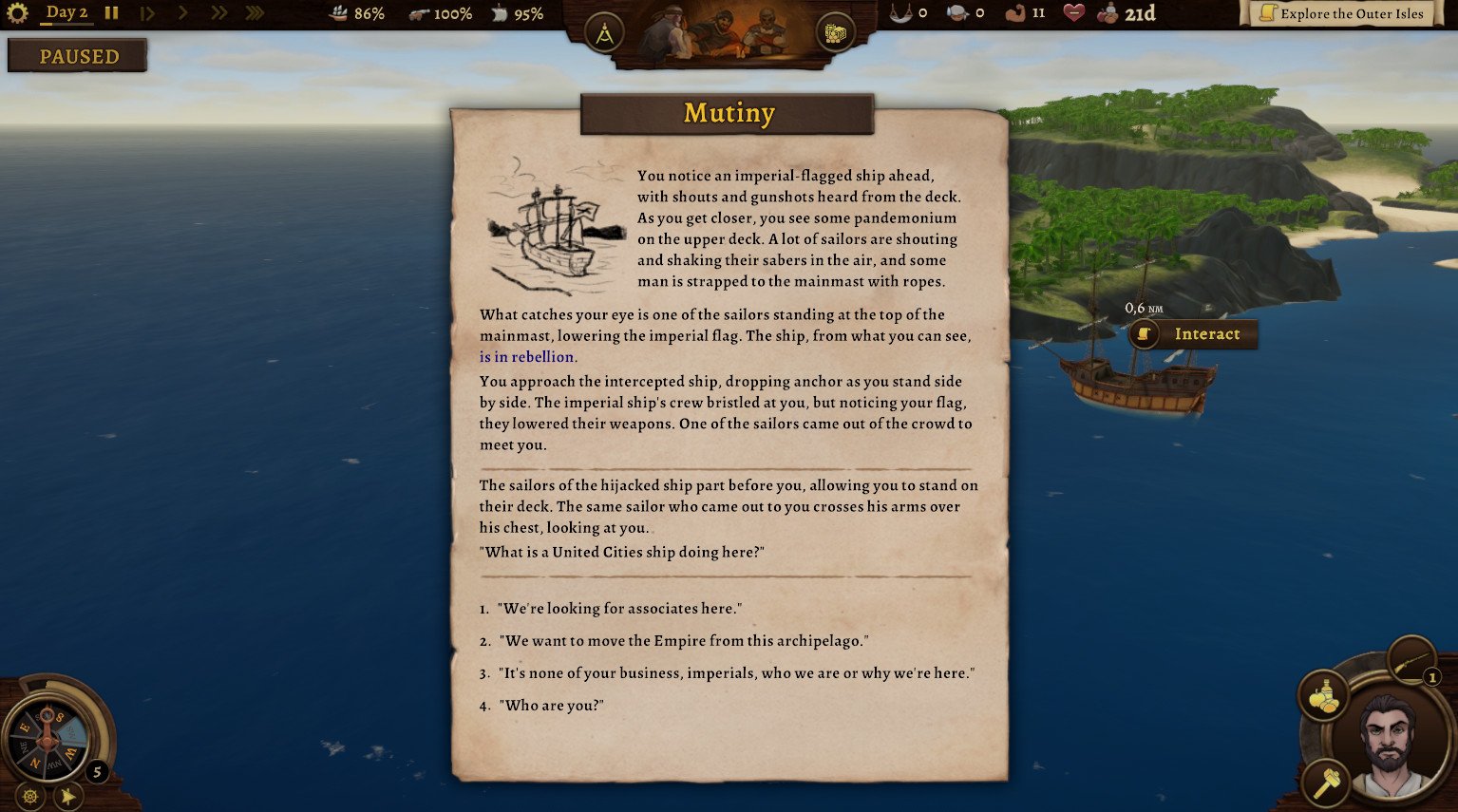Click the crew tavern portrait panel
The height and width of the screenshot is (812, 1458).
[x=720, y=32]
